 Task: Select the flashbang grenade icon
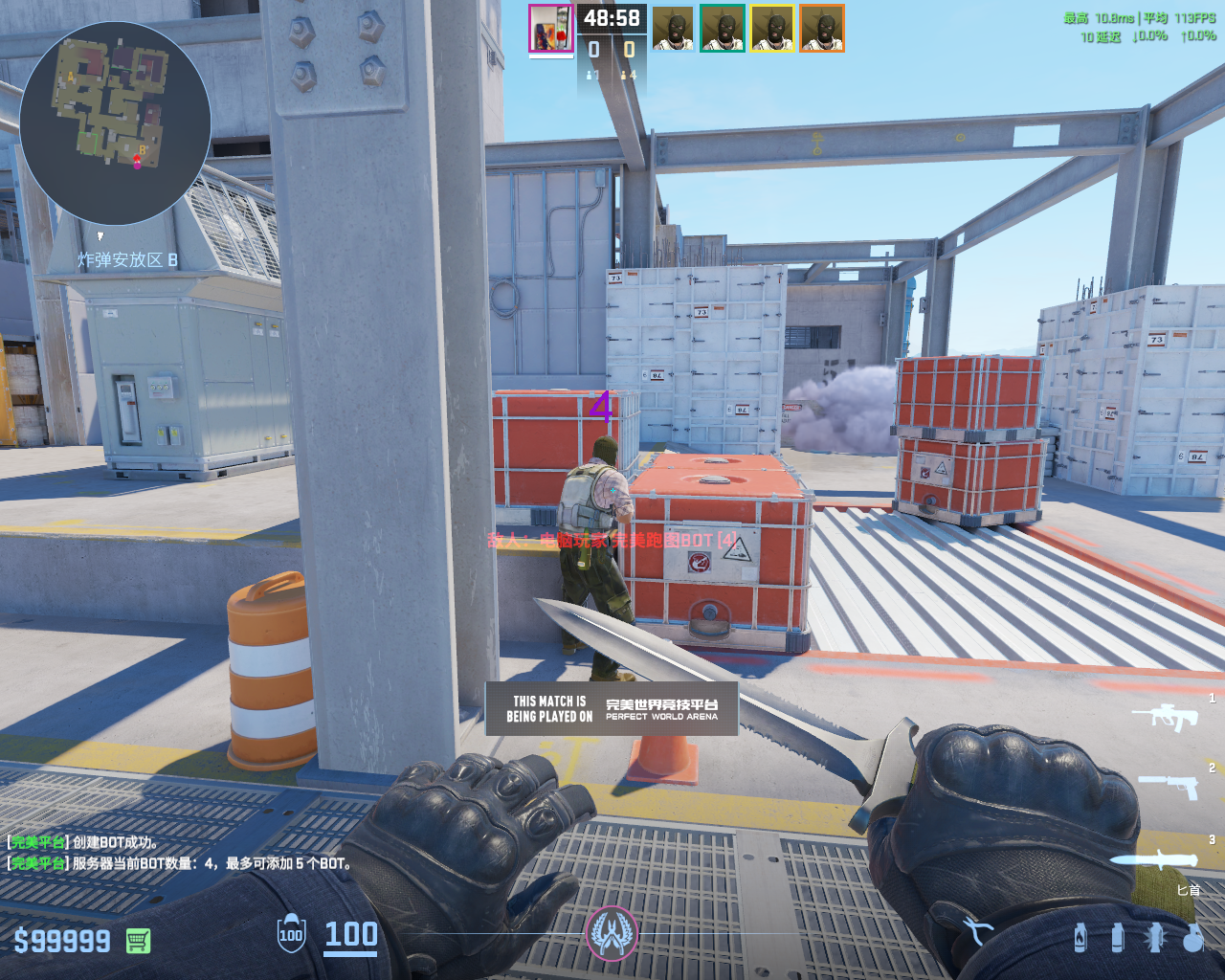1155,937
